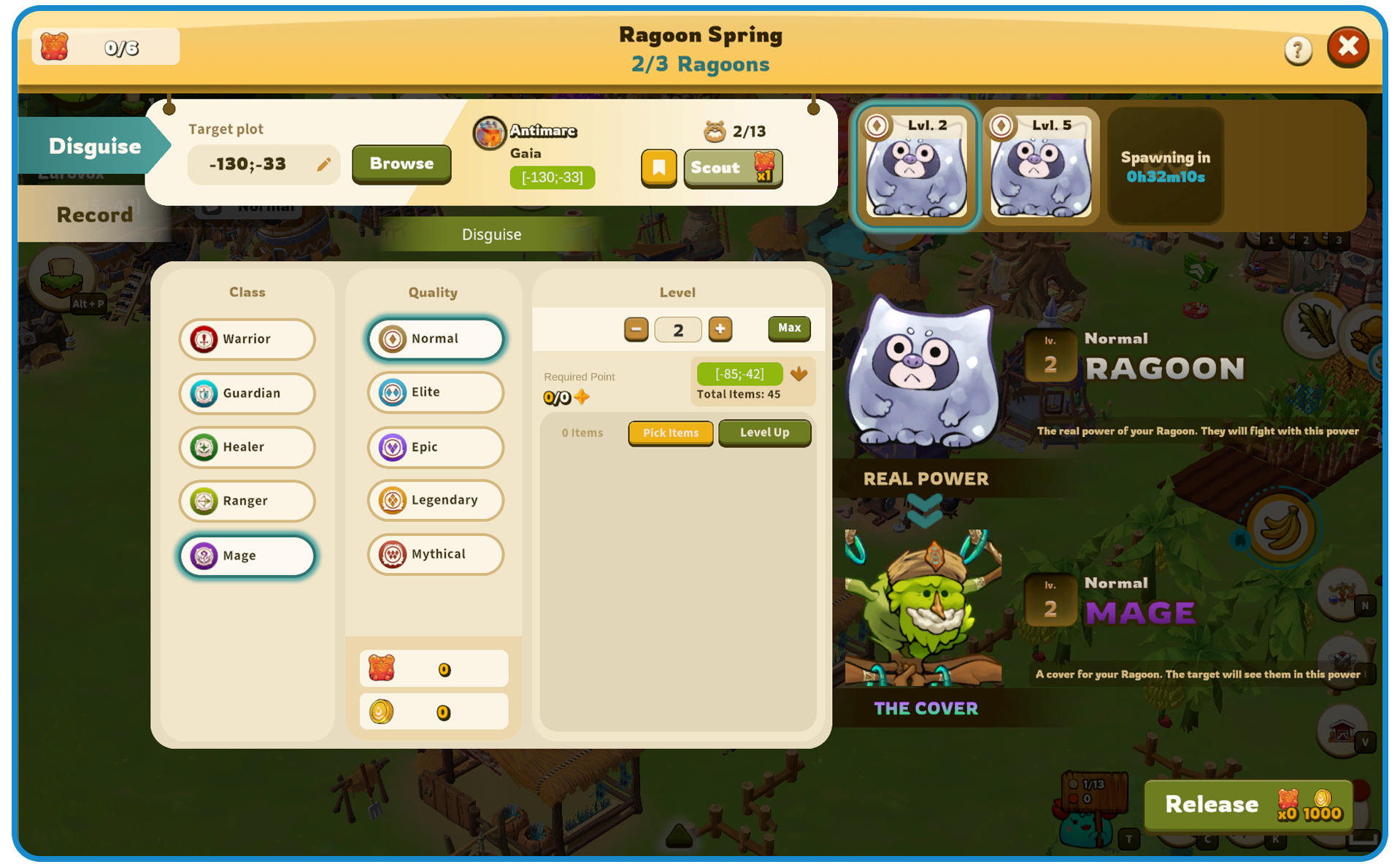Click the red Ragoon counter icon showing 0/6
Viewport: 1400px width, 867px height.
point(55,45)
